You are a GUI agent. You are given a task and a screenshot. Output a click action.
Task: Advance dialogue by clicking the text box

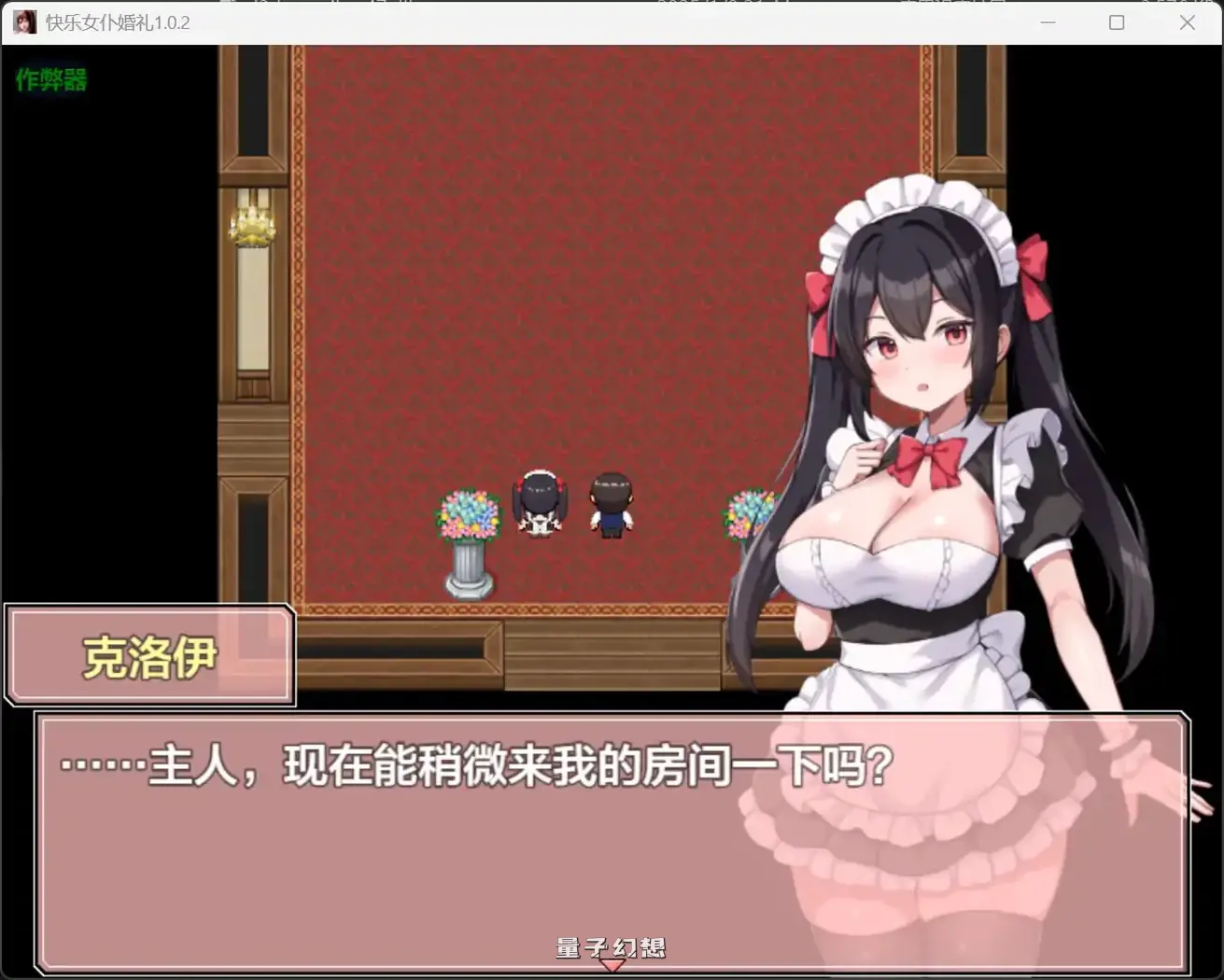click(607, 840)
